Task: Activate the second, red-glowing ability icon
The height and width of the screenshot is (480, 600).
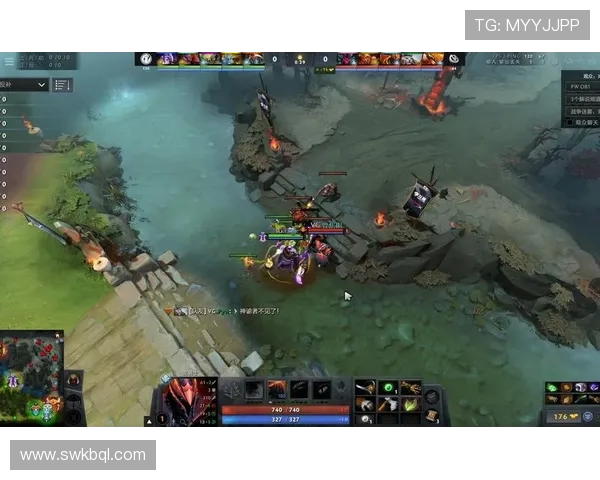Action: click(277, 390)
